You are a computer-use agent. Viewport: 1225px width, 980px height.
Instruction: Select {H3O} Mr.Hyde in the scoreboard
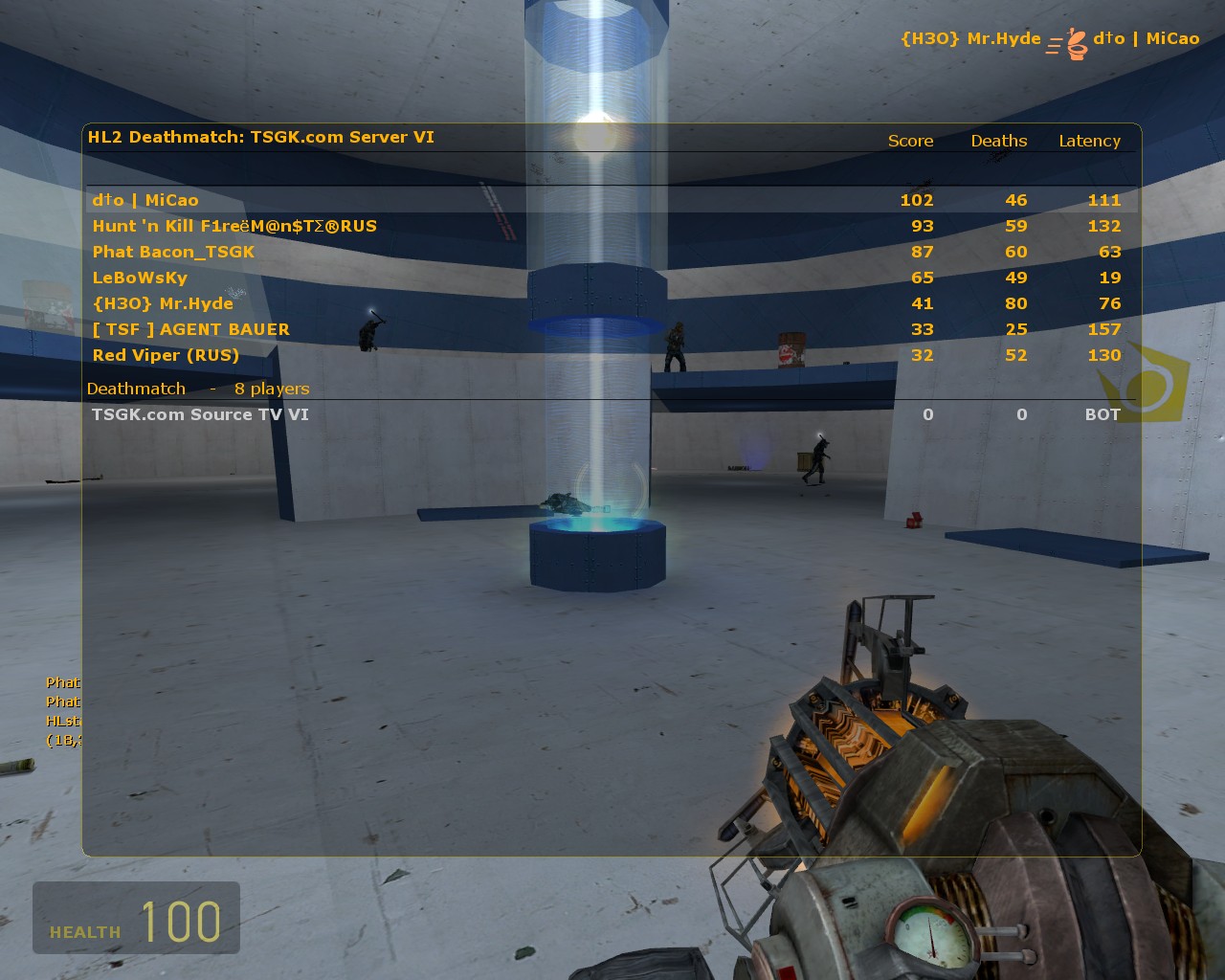(162, 303)
